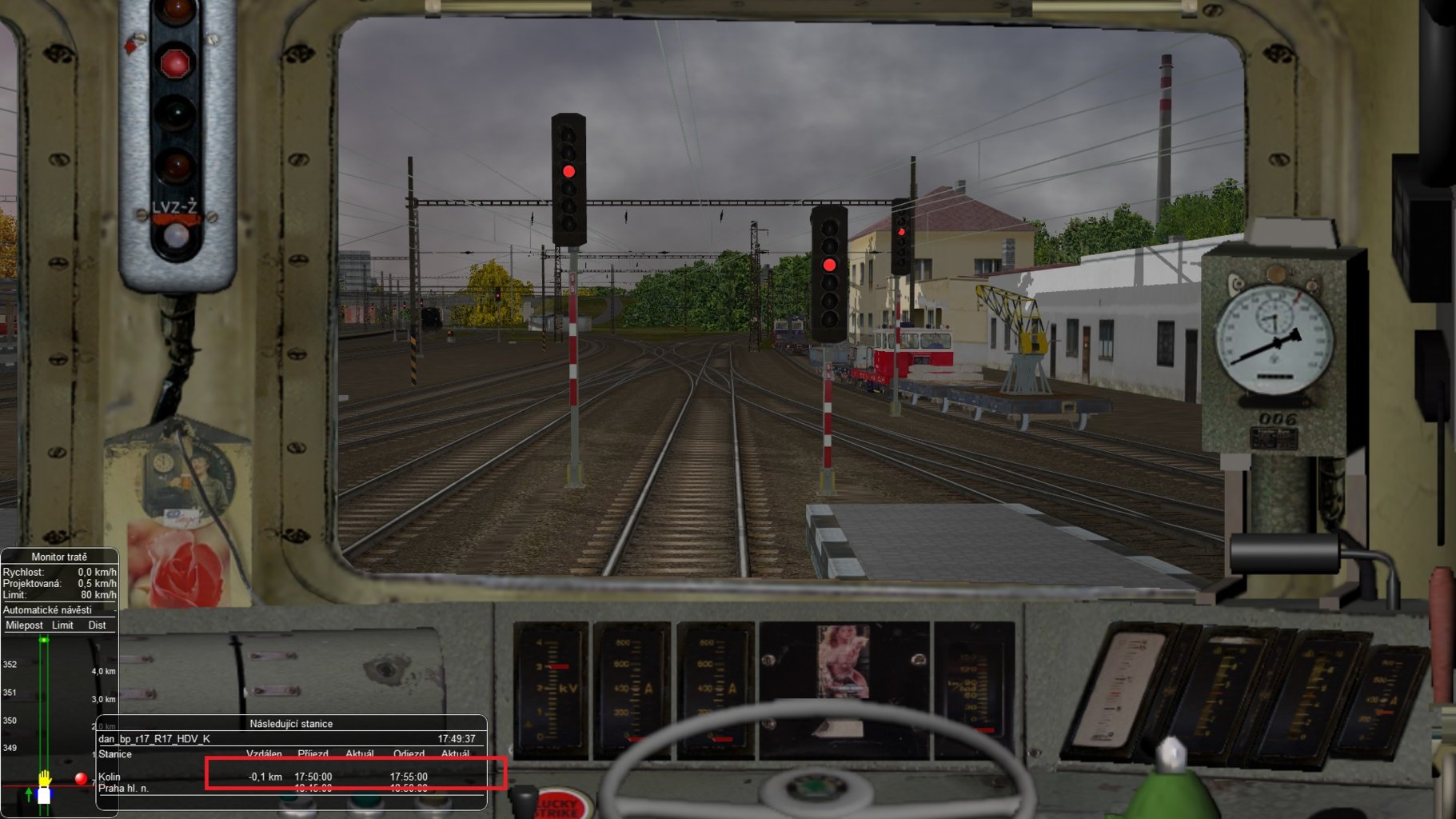1456x819 pixels.
Task: Collapse the Automatické návěsti section
Action: click(50, 610)
